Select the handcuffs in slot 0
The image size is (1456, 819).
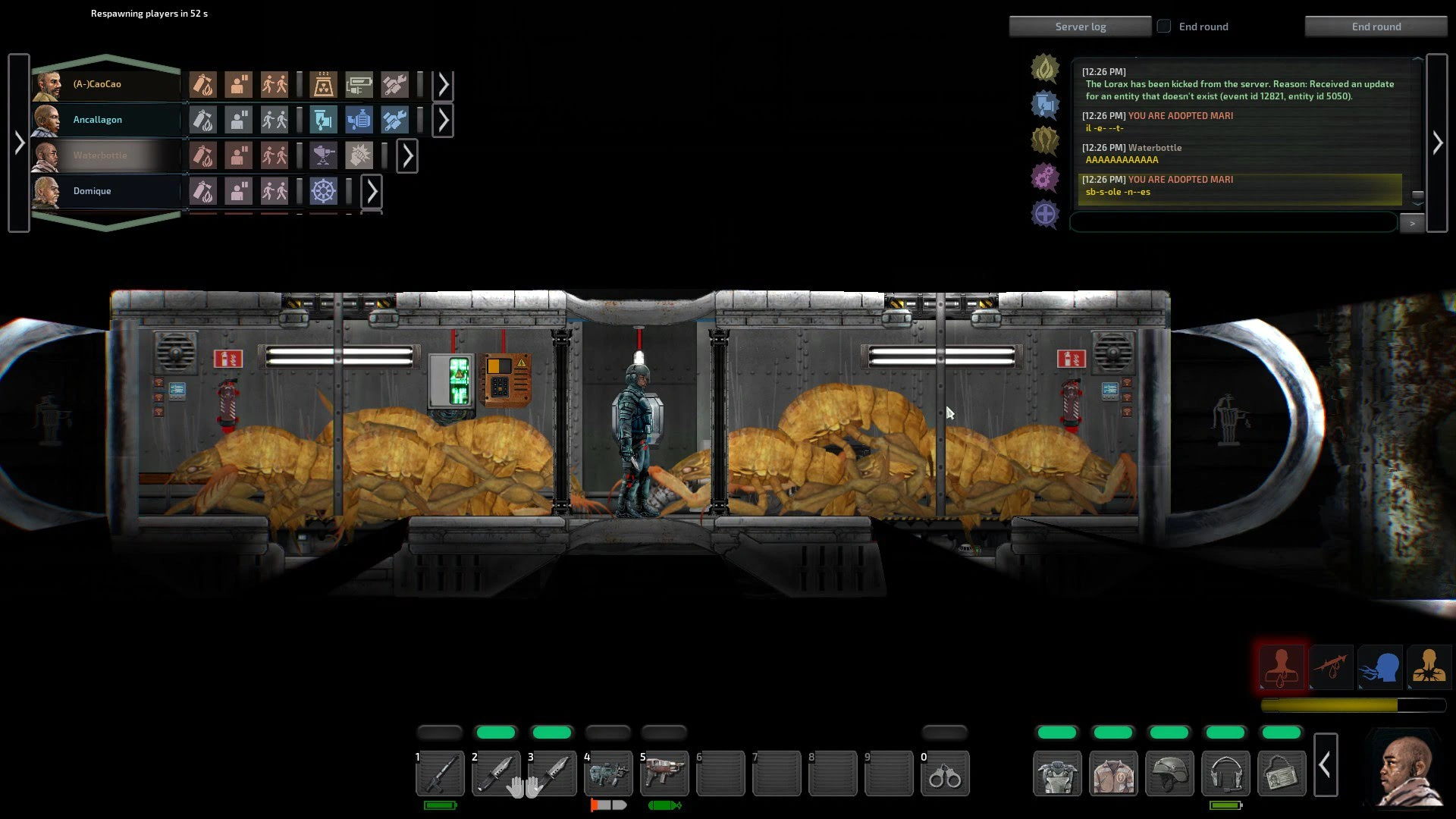coord(945,773)
